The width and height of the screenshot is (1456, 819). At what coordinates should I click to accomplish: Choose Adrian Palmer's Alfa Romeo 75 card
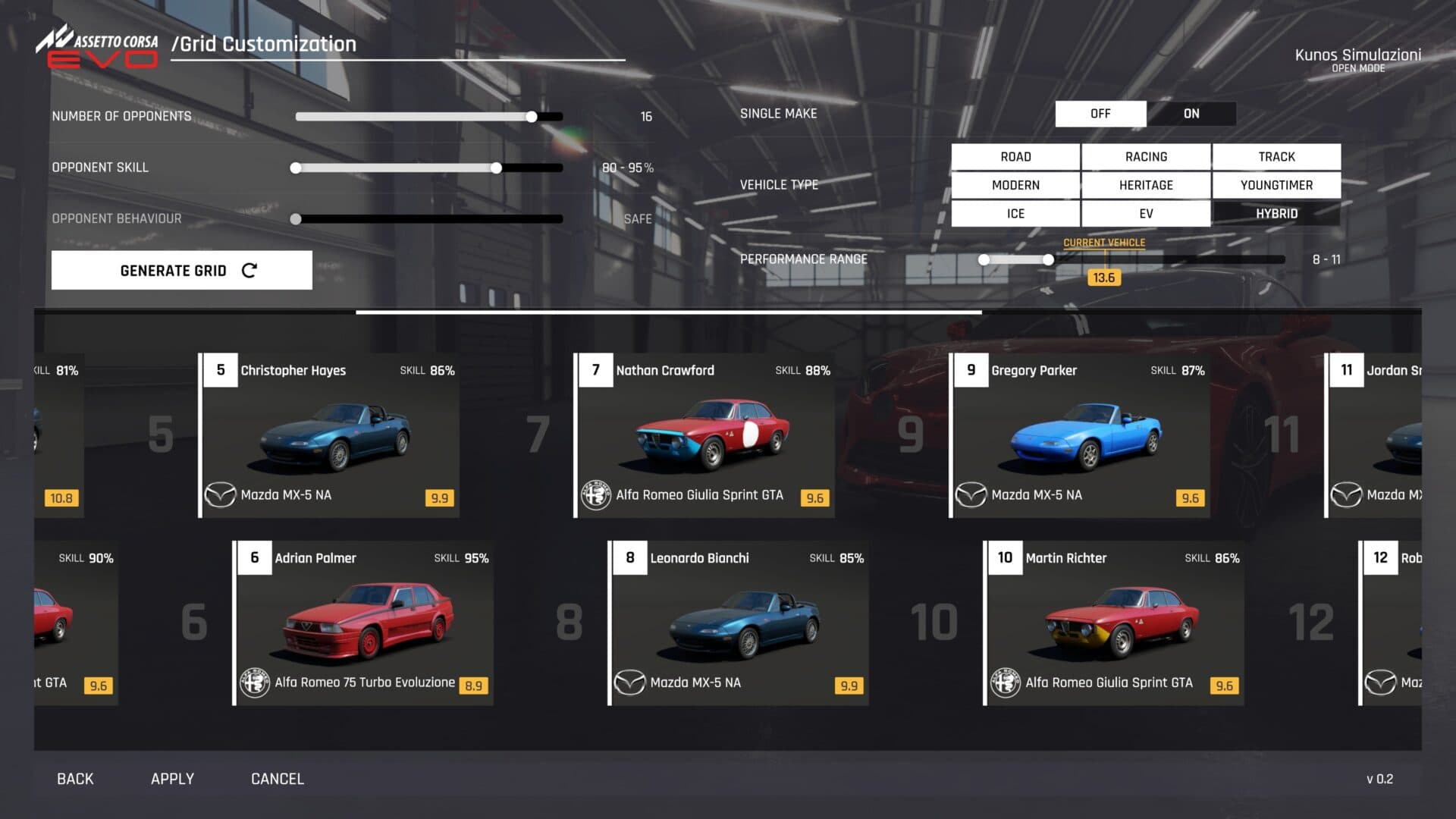pos(363,623)
